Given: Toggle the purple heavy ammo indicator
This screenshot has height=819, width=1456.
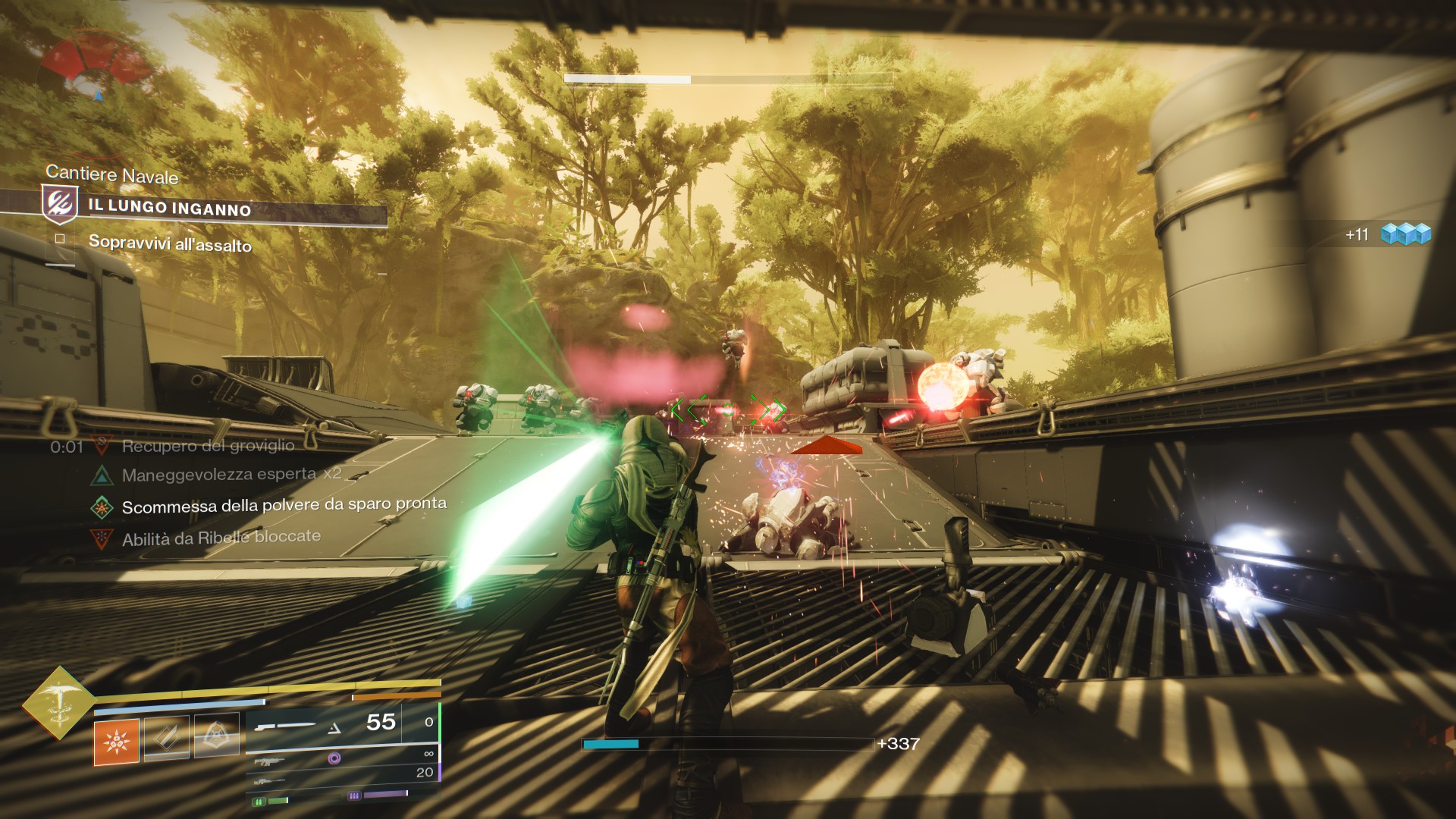Looking at the screenshot, I should [x=354, y=795].
